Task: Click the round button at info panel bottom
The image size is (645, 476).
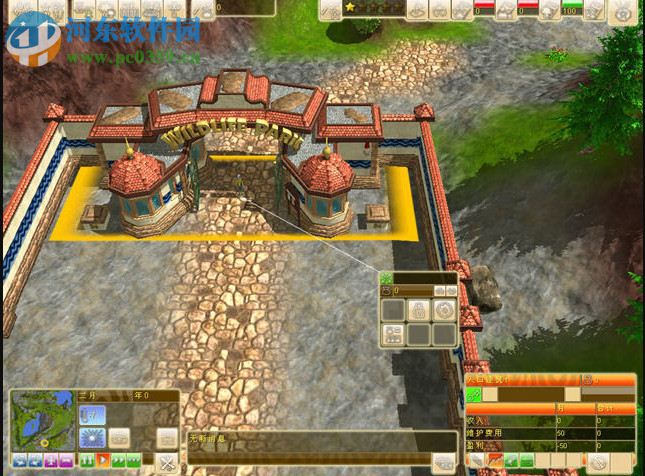Action: coord(601,462)
